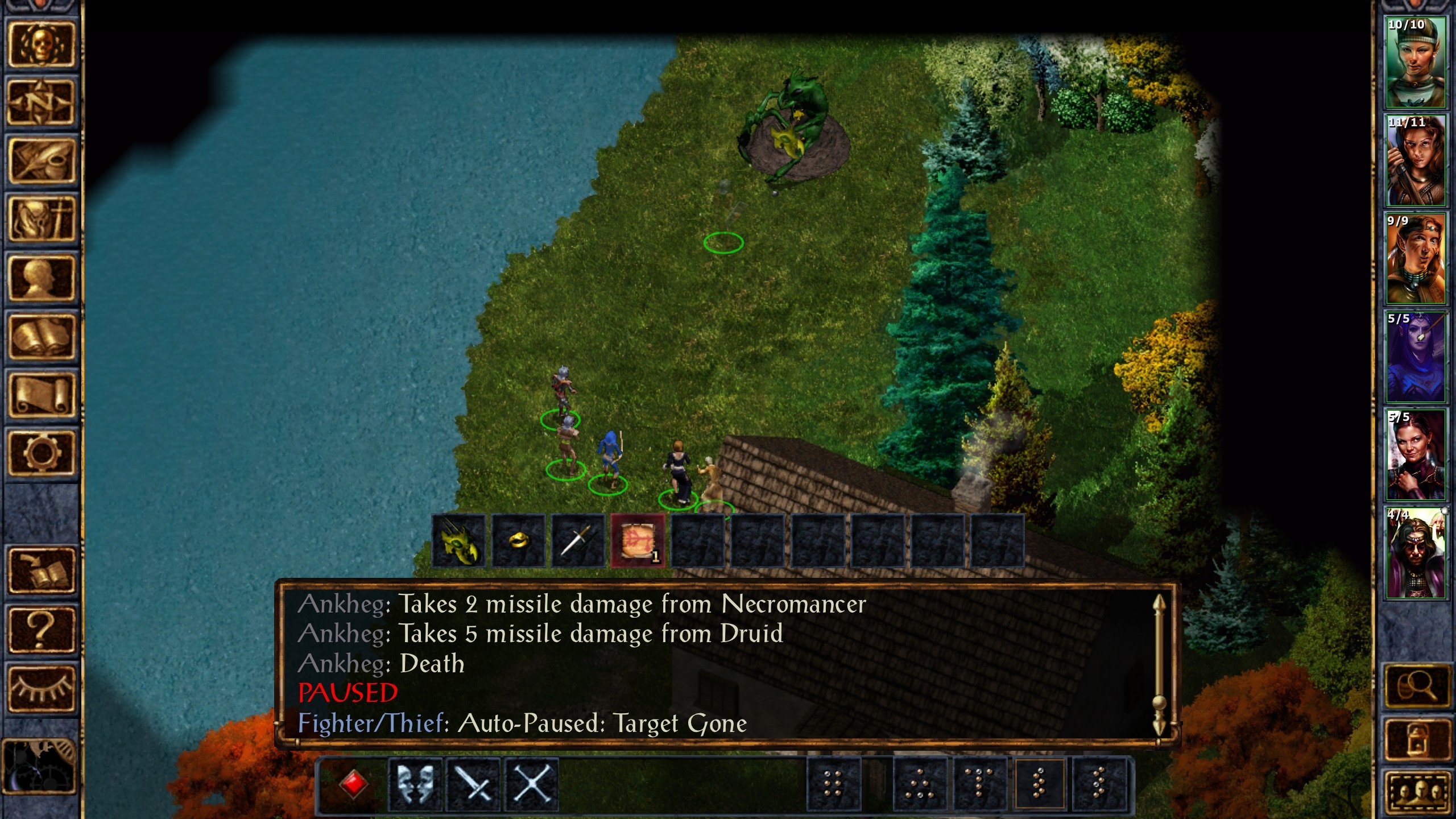Viewport: 1456px width, 819px height.
Task: Open the options gear menu
Action: pos(40,453)
